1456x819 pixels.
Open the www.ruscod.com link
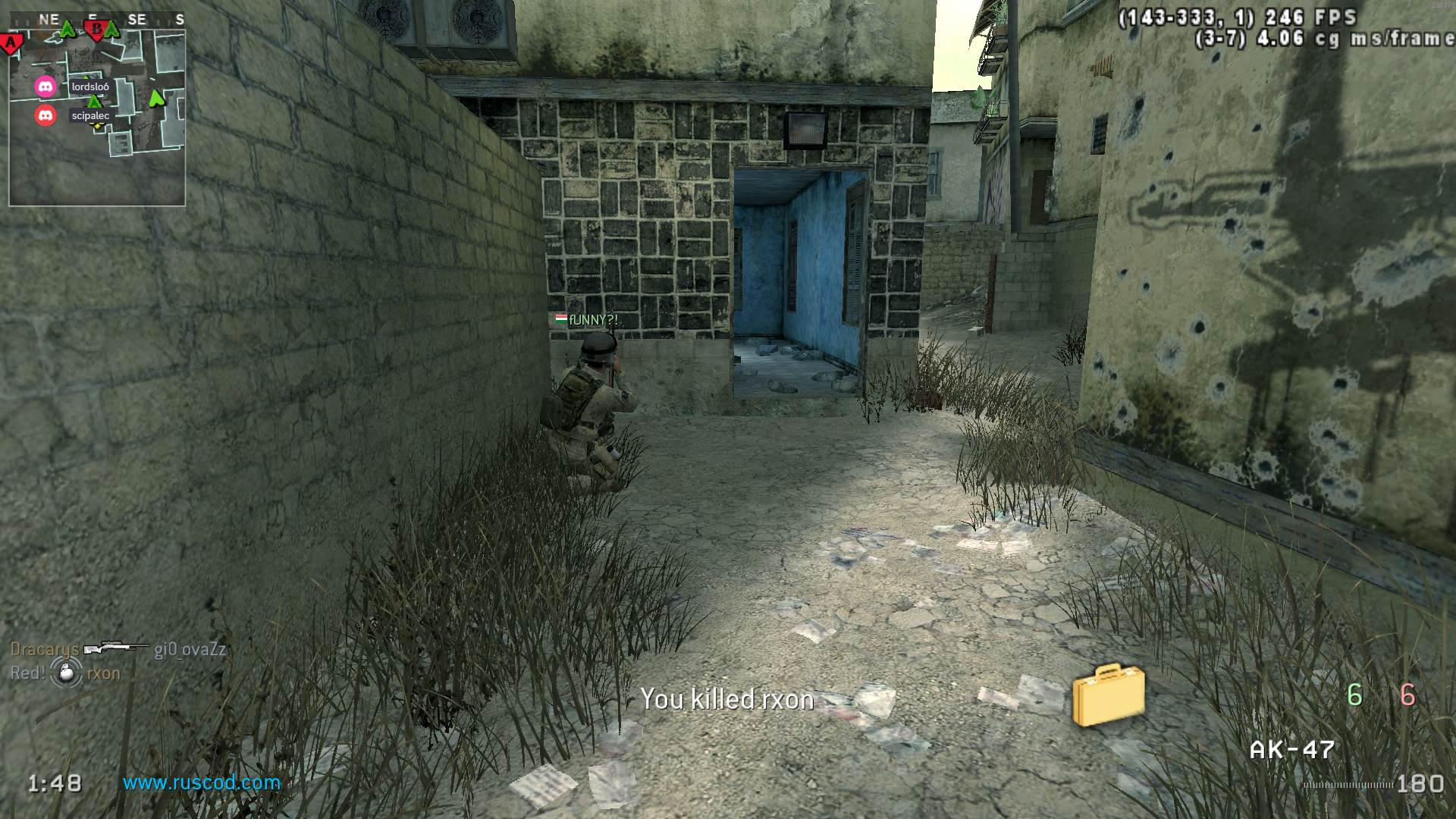(x=202, y=782)
